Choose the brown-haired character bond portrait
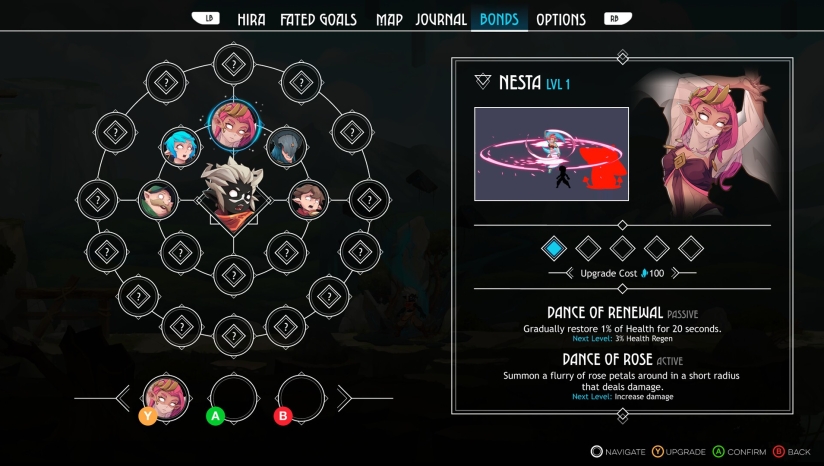This screenshot has height=466, width=824. 309,200
